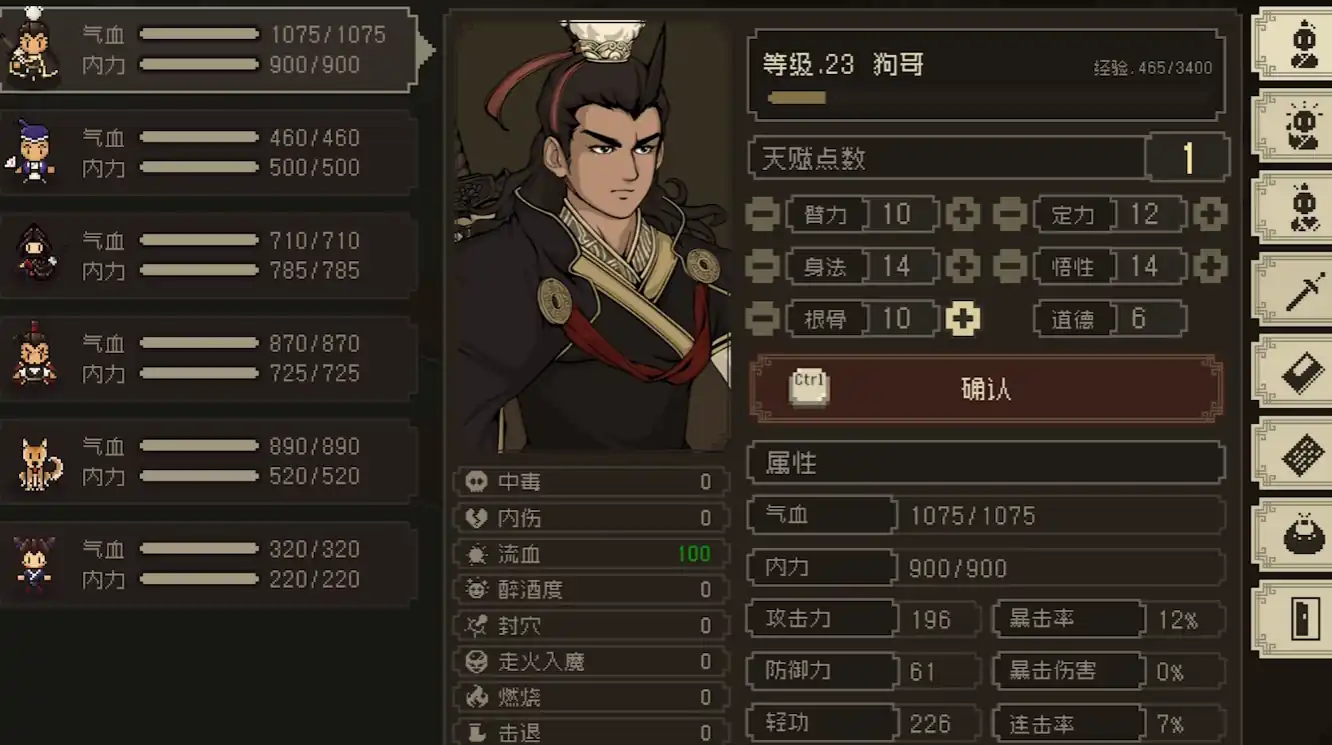The image size is (1332, 745).
Task: Select the party member with 460/460 气血
Action: pos(208,152)
